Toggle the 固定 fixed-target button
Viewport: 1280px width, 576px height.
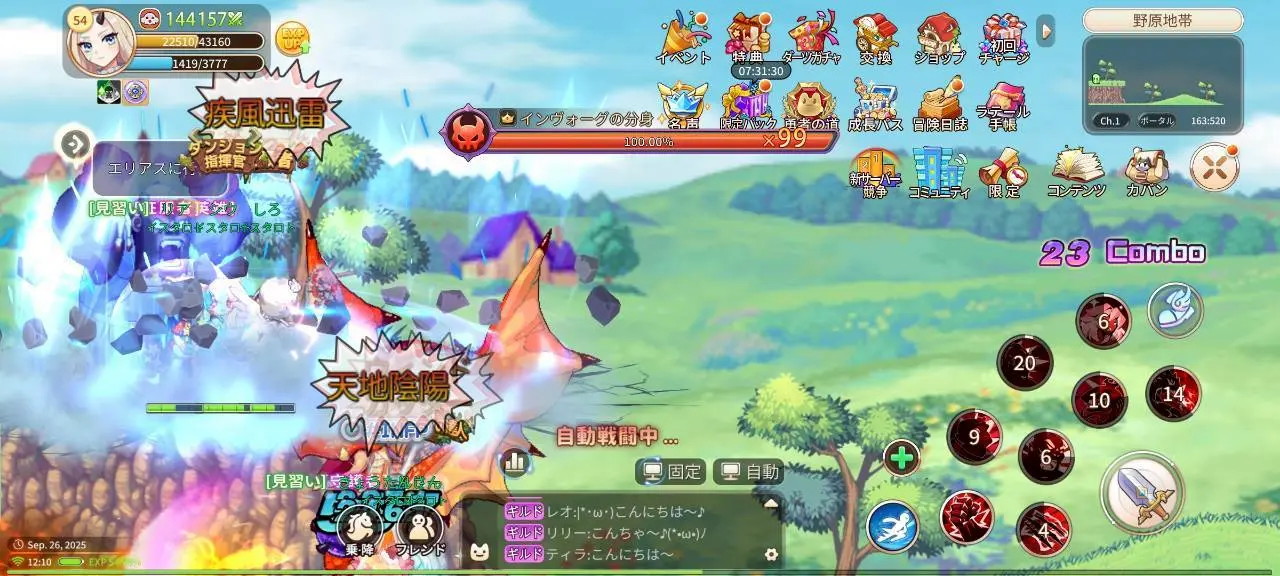coord(671,471)
